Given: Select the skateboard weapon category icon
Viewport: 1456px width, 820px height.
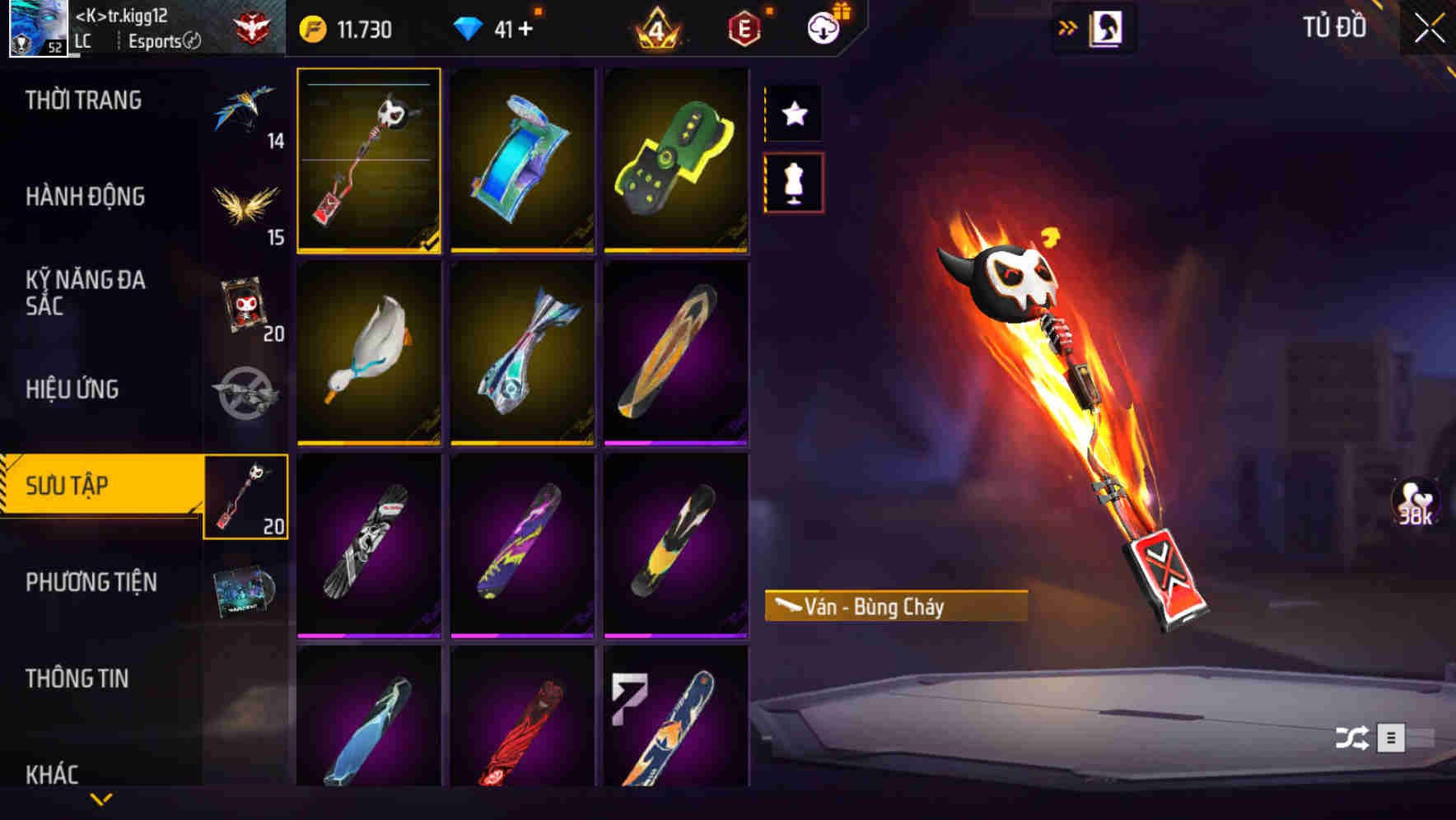Looking at the screenshot, I should (247, 494).
